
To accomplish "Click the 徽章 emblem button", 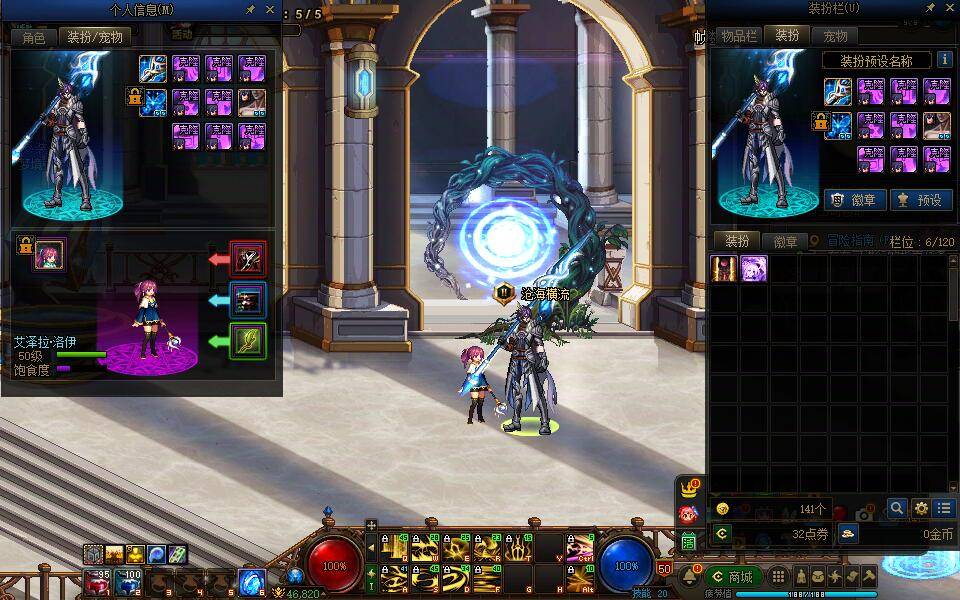I will point(853,199).
